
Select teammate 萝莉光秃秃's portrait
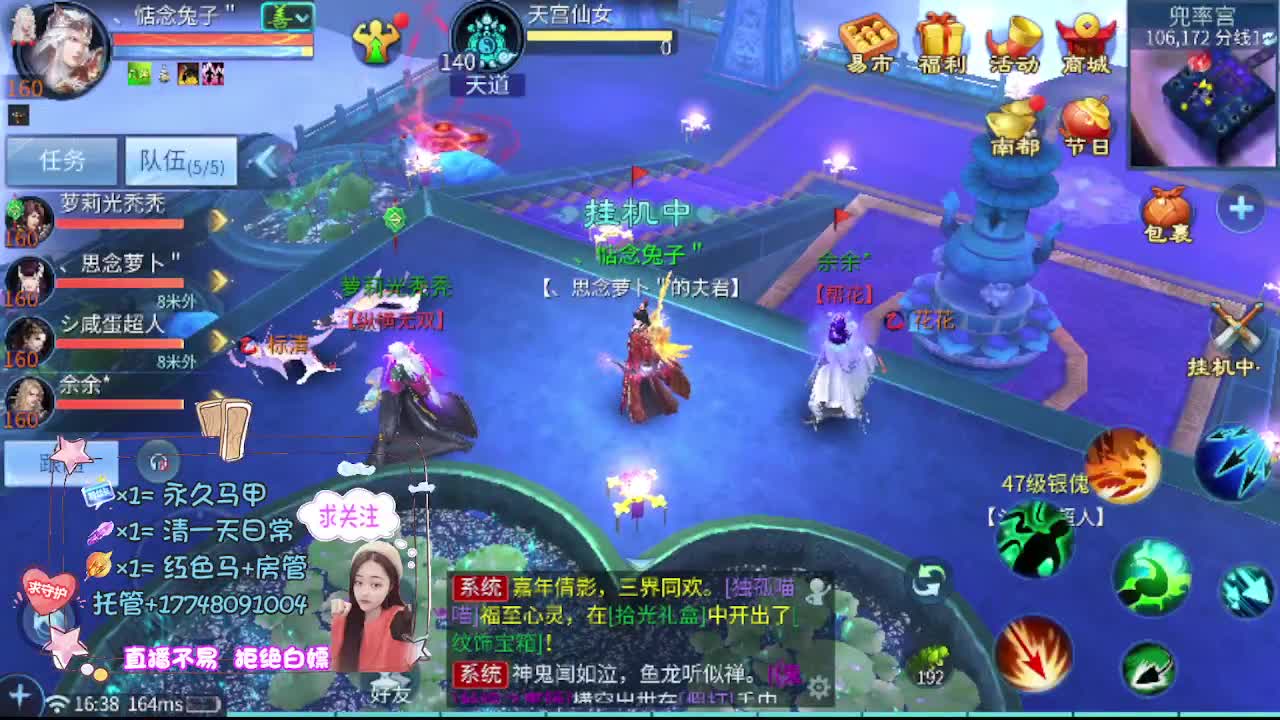30,220
